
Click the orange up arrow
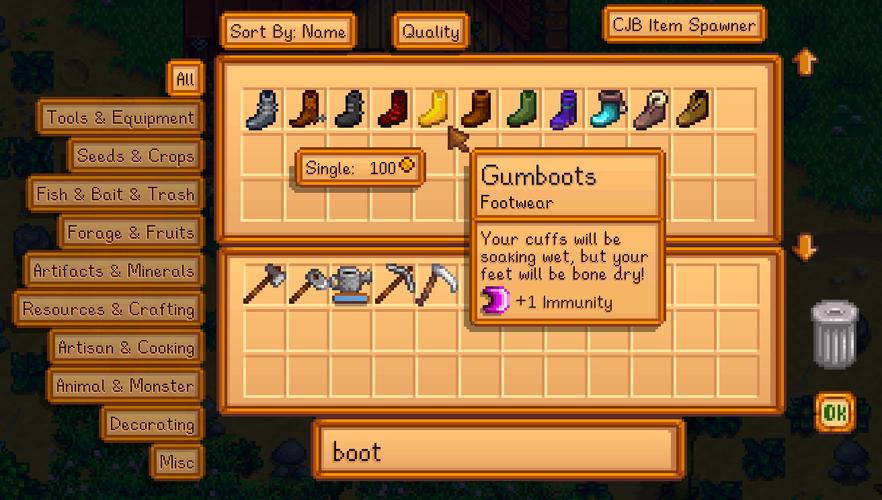pos(805,62)
